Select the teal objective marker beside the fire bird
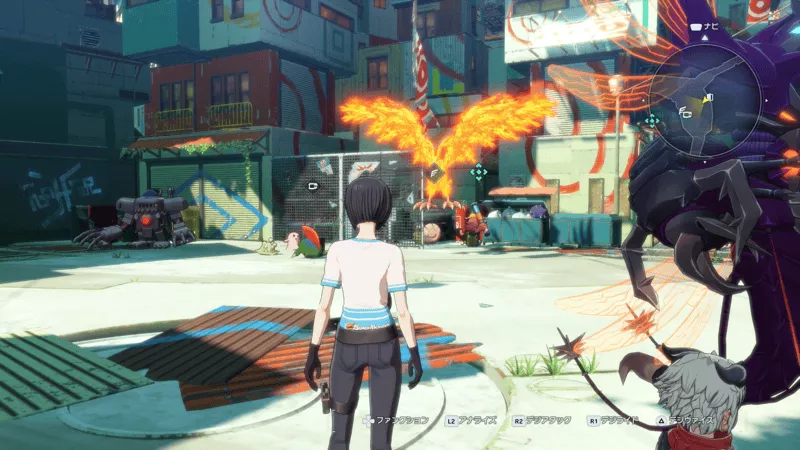Screen dimensions: 800x450 pos(479,172)
